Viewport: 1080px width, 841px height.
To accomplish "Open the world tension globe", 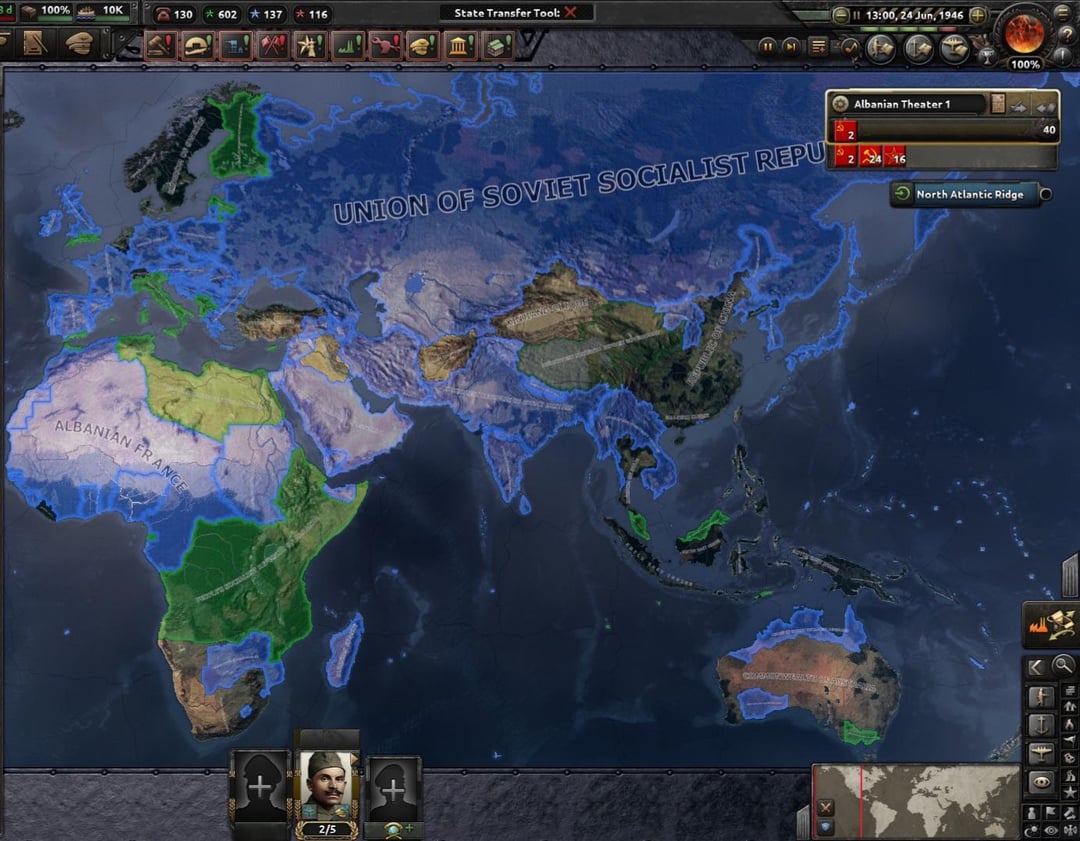I will pyautogui.click(x=1025, y=31).
